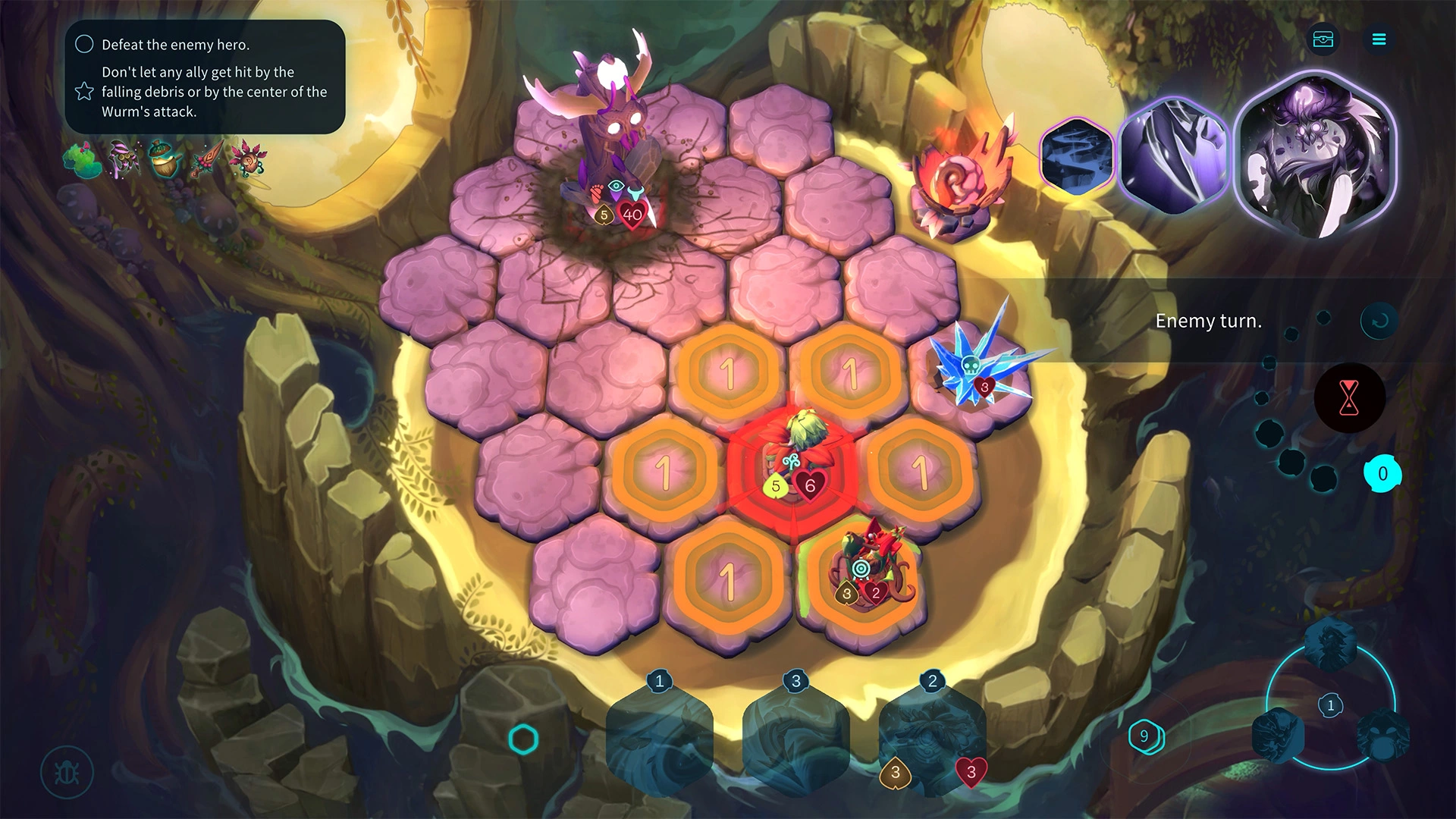Image resolution: width=1456 pixels, height=819 pixels.
Task: Open the treasure chest icon
Action: (1323, 39)
